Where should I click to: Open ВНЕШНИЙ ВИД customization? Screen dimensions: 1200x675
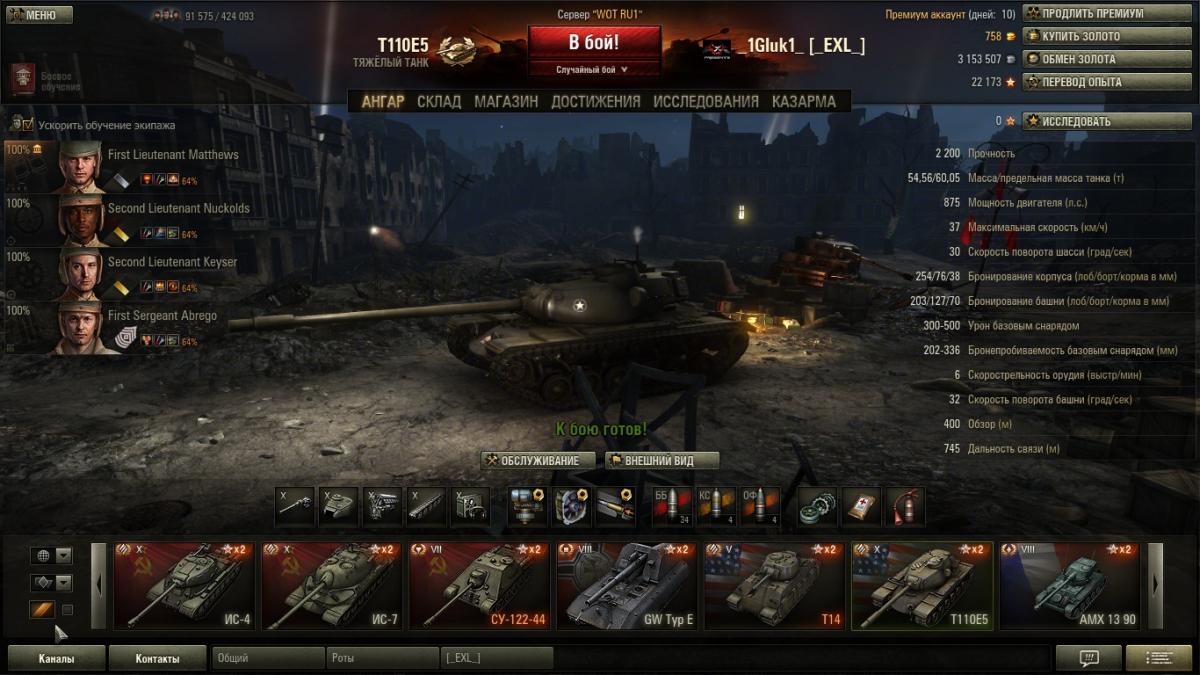point(662,461)
